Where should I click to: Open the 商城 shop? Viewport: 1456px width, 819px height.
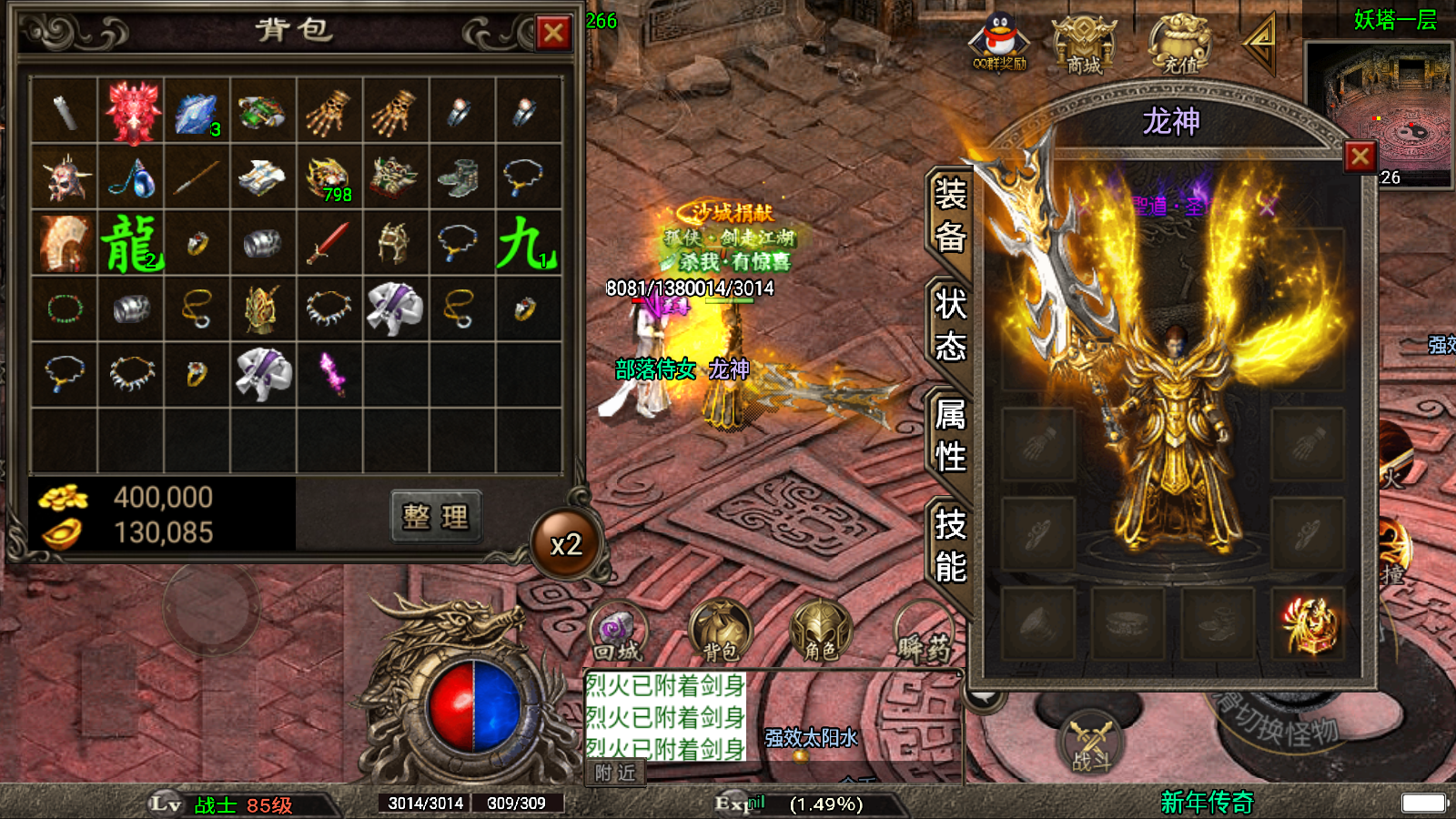pyautogui.click(x=1084, y=44)
